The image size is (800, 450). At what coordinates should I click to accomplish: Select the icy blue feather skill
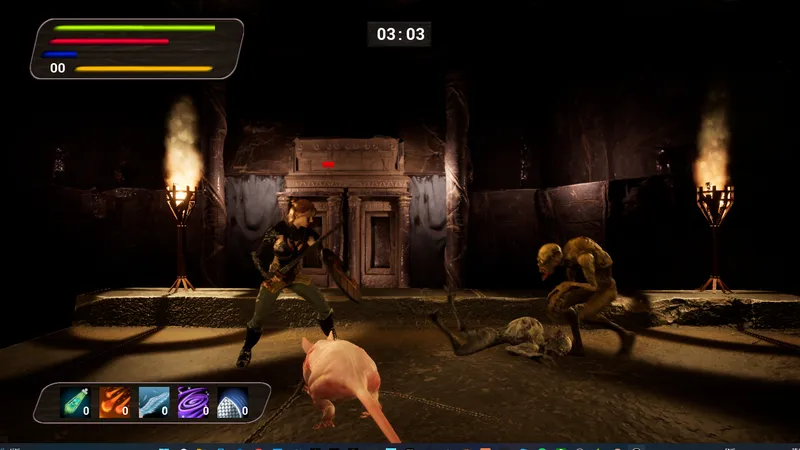point(153,402)
